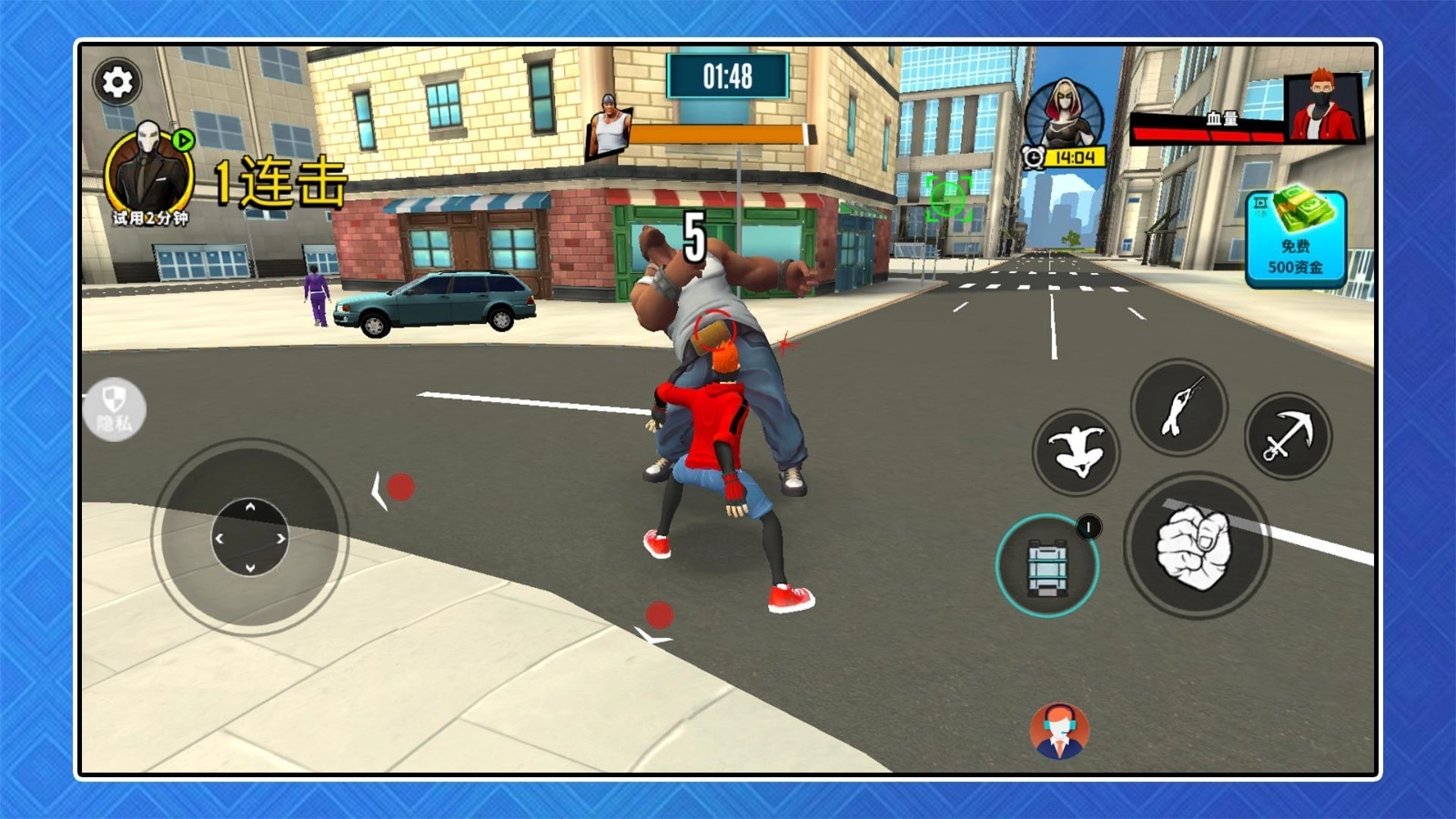Open the customer support headset icon
The image size is (1456, 819).
click(1058, 731)
